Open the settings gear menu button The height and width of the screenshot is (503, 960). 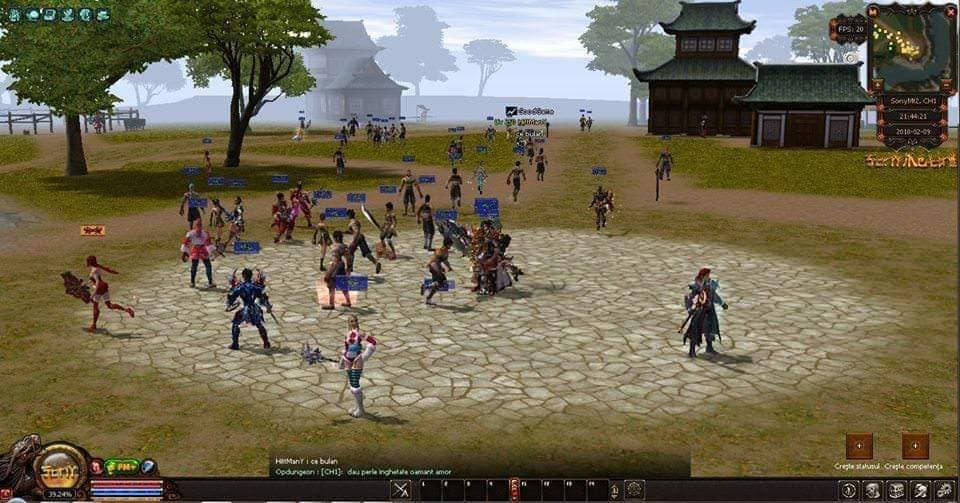[945, 490]
